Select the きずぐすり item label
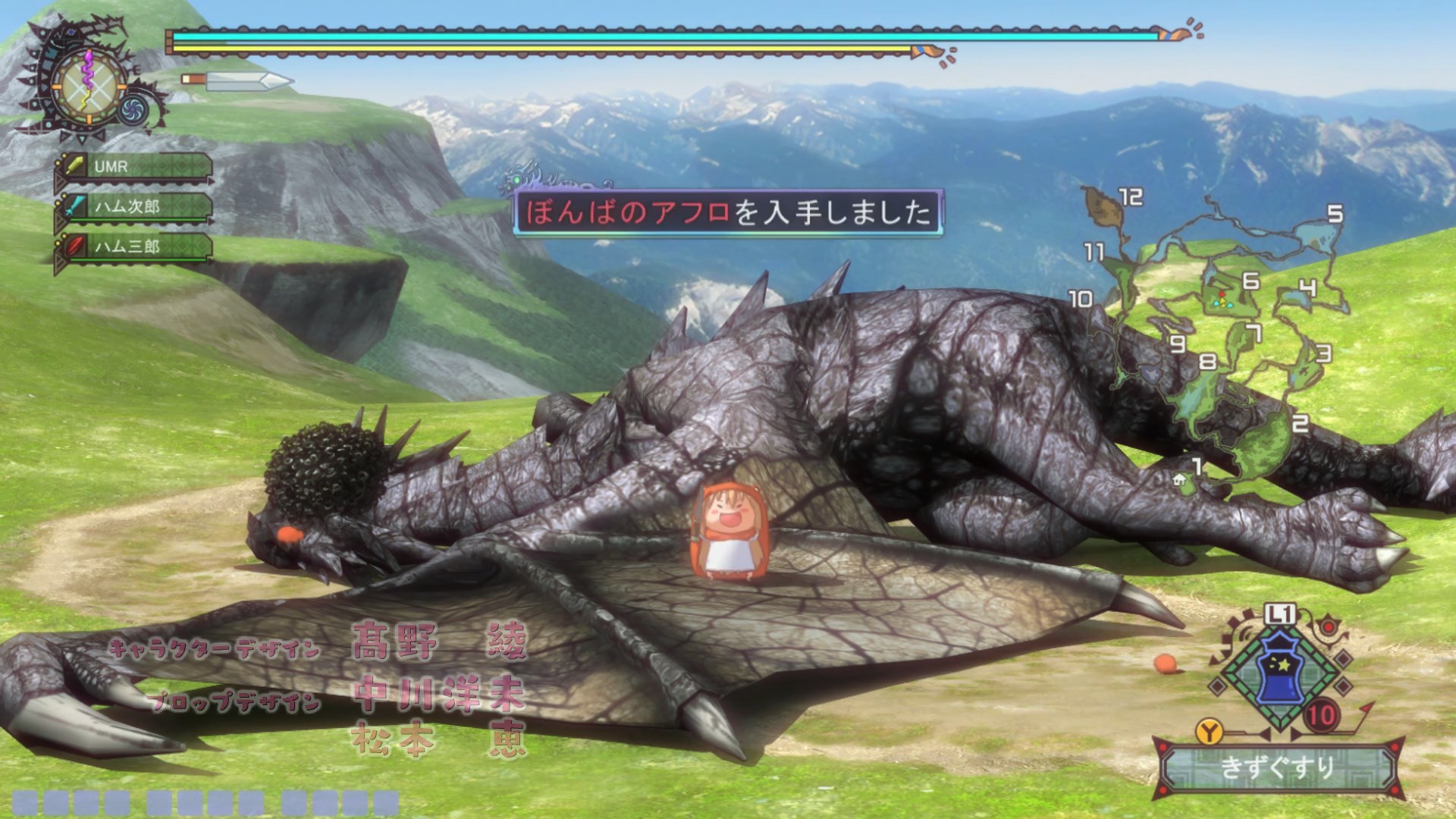 [1277, 767]
